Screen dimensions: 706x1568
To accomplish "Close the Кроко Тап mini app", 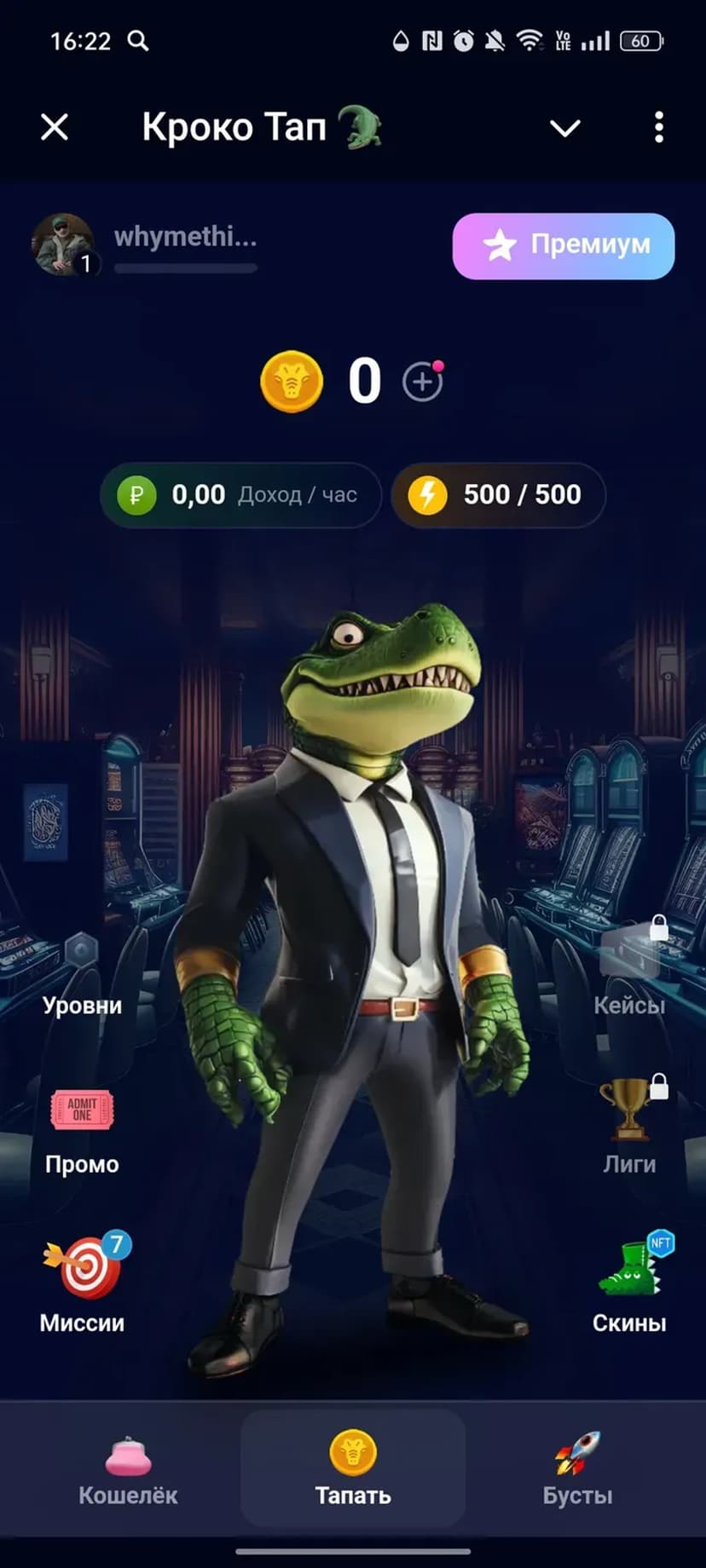I will click(x=55, y=128).
